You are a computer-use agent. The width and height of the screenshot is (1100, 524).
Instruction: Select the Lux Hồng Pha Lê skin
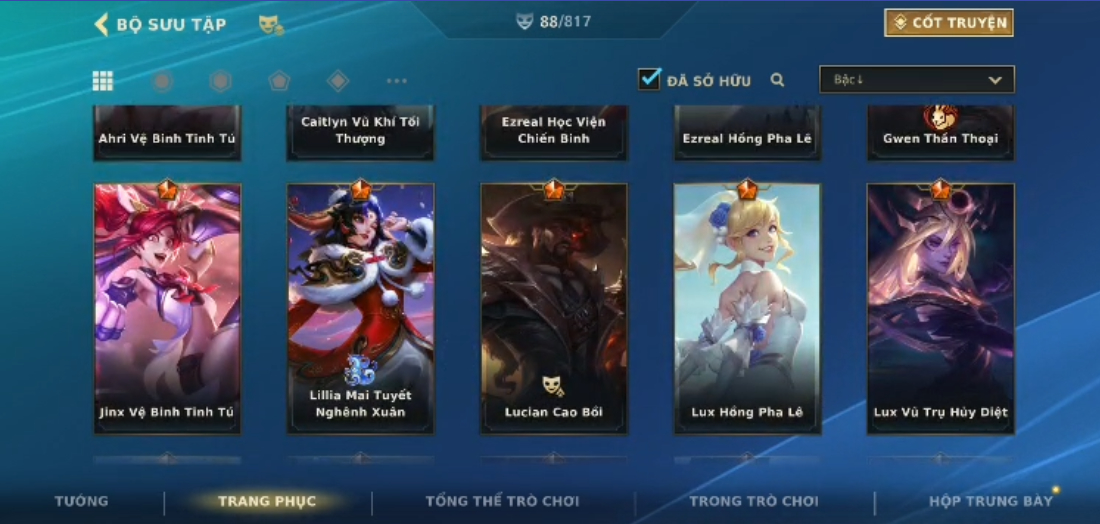(x=747, y=308)
